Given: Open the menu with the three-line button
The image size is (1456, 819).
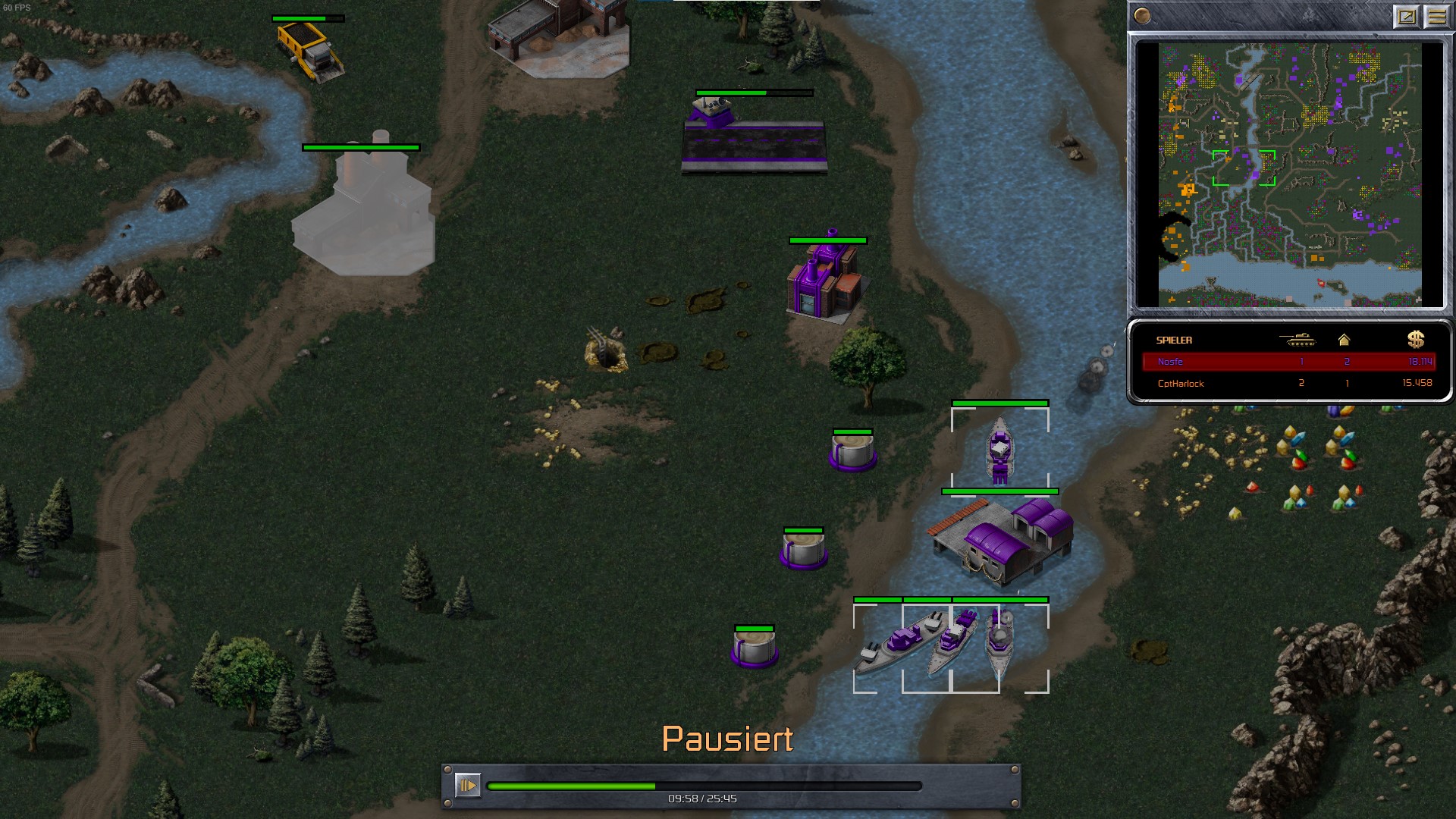Looking at the screenshot, I should pos(1436,16).
